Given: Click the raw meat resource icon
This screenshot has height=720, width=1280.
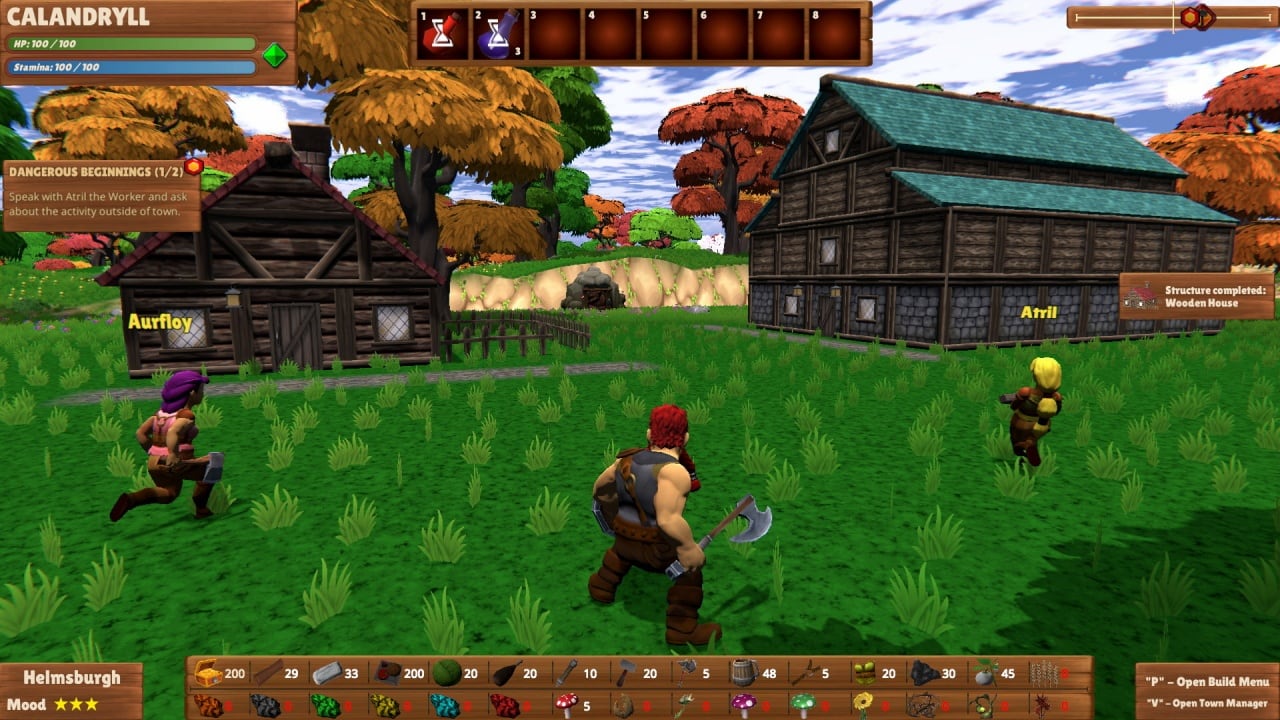Looking at the screenshot, I should 387,673.
